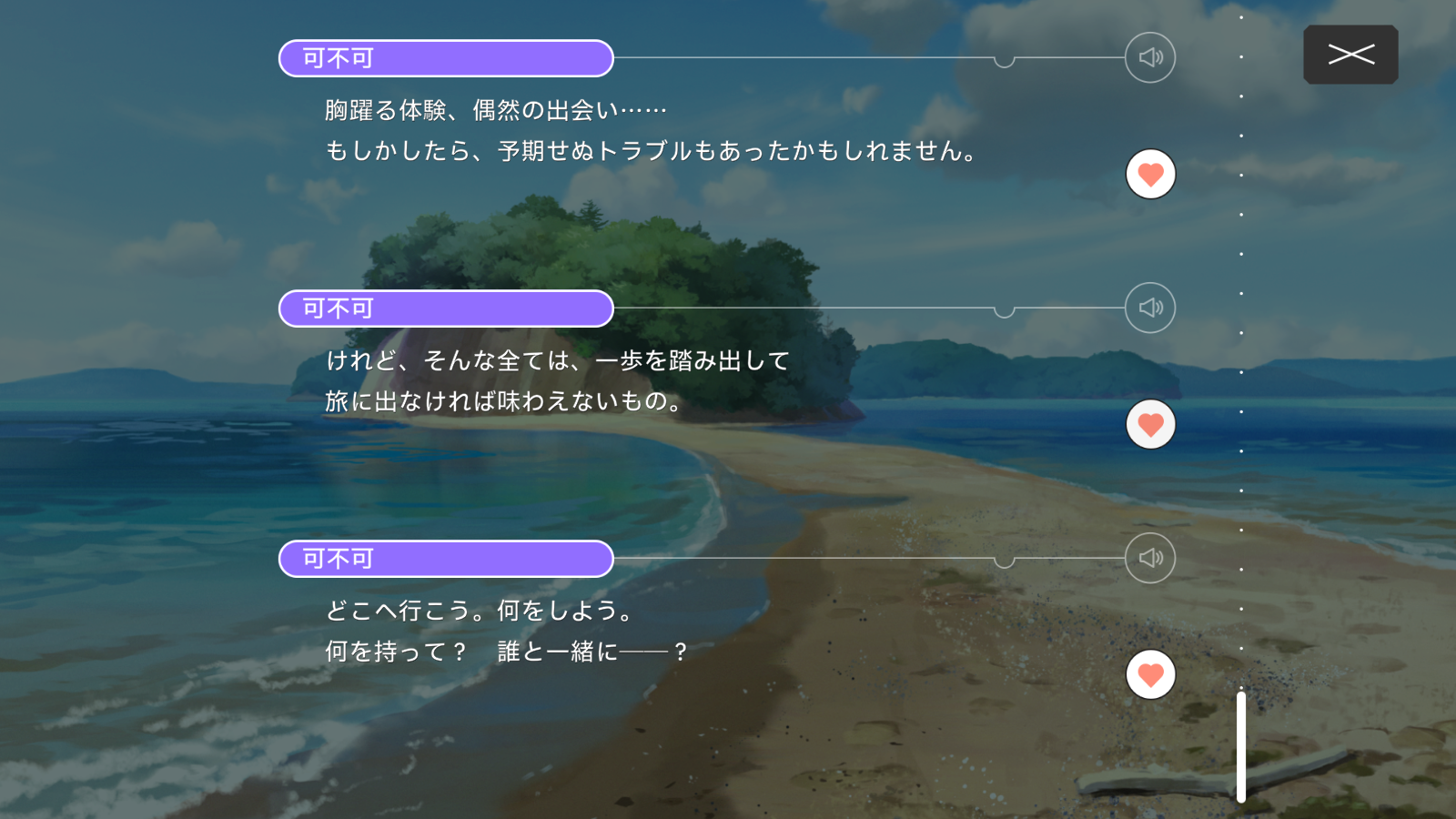Like the line ending 誰と一緒に――？
The width and height of the screenshot is (1456, 819).
click(1150, 674)
